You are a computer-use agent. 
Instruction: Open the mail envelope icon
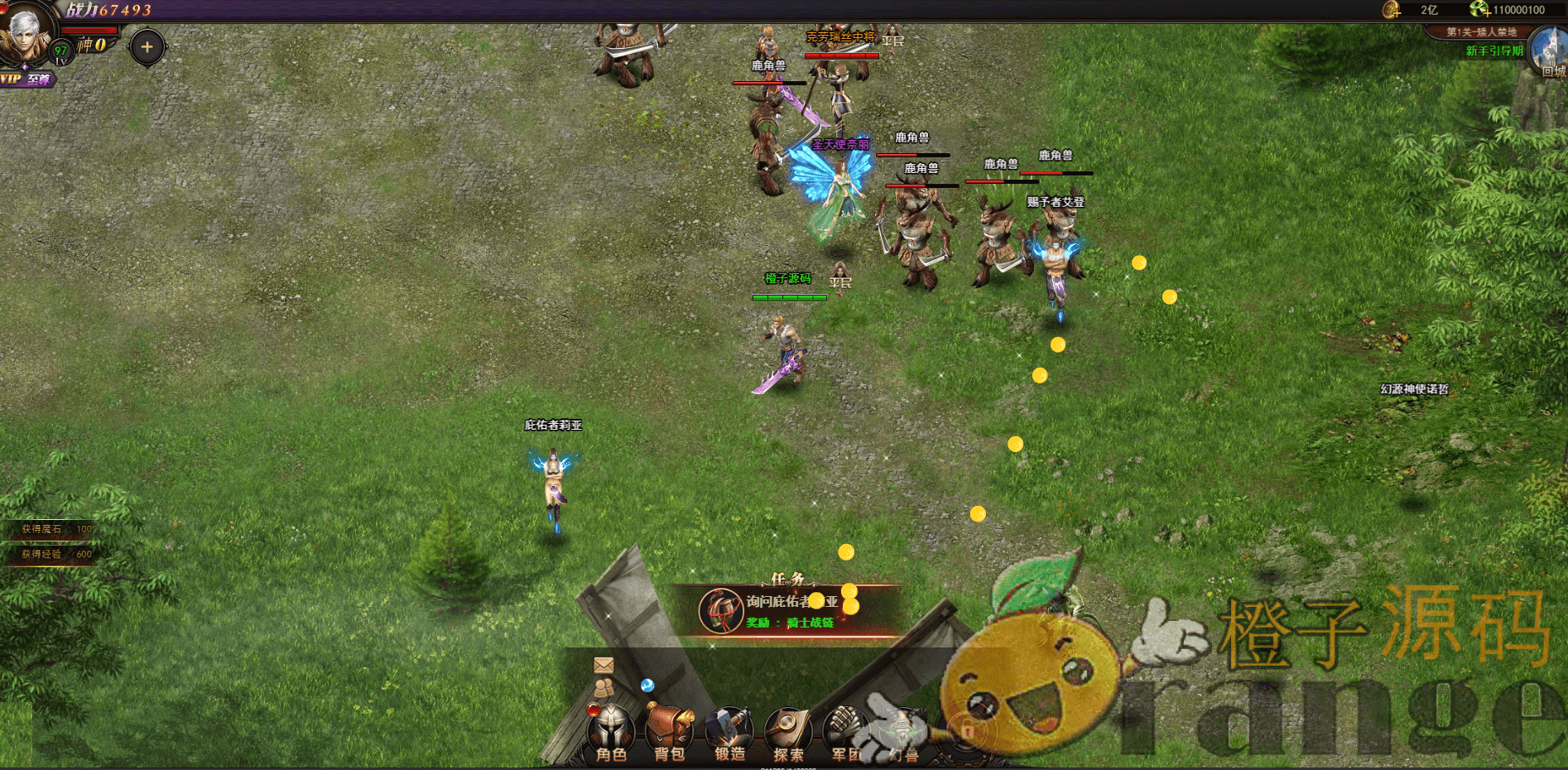[x=604, y=665]
